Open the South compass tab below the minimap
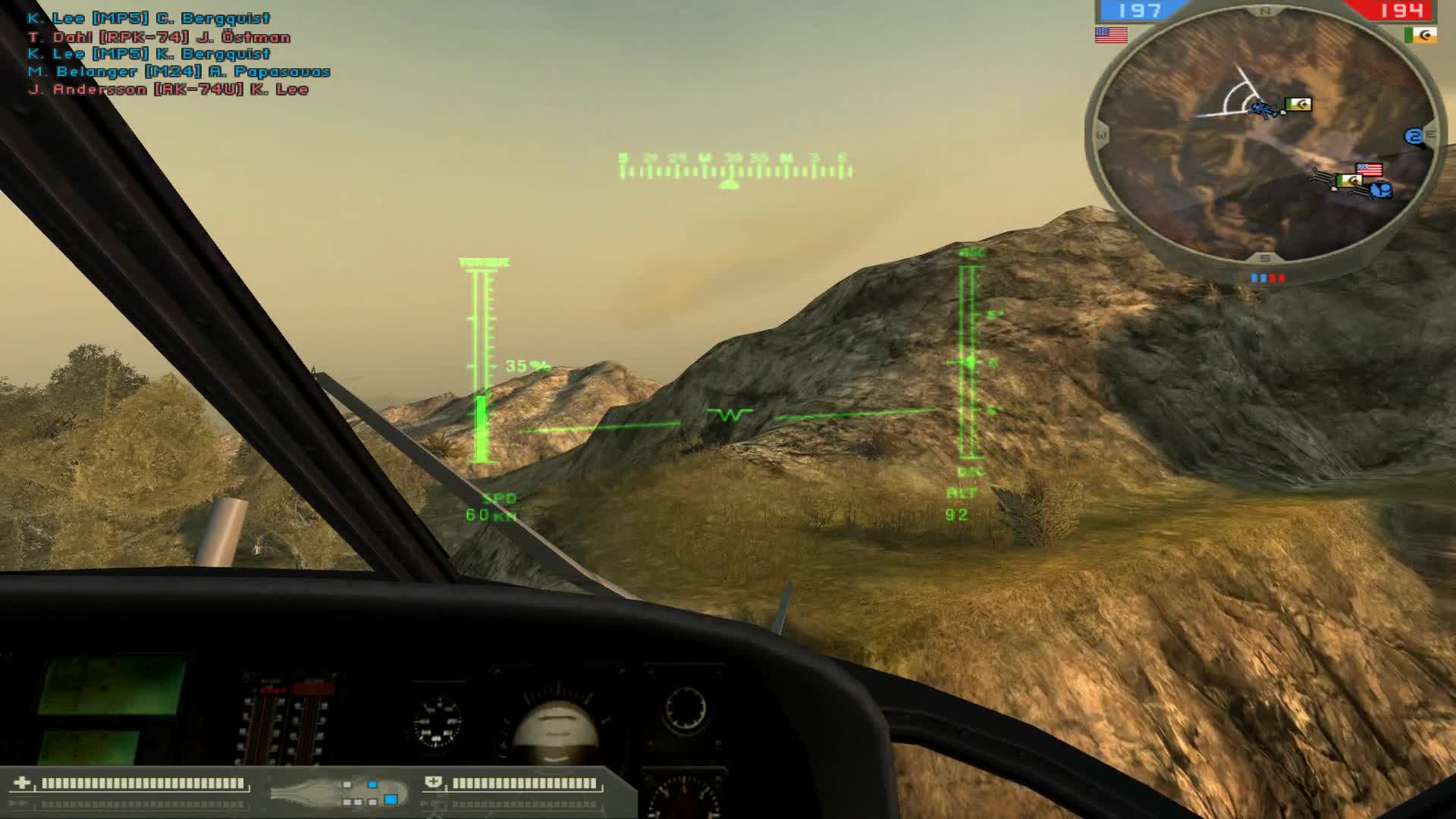The height and width of the screenshot is (819, 1456). click(1266, 257)
